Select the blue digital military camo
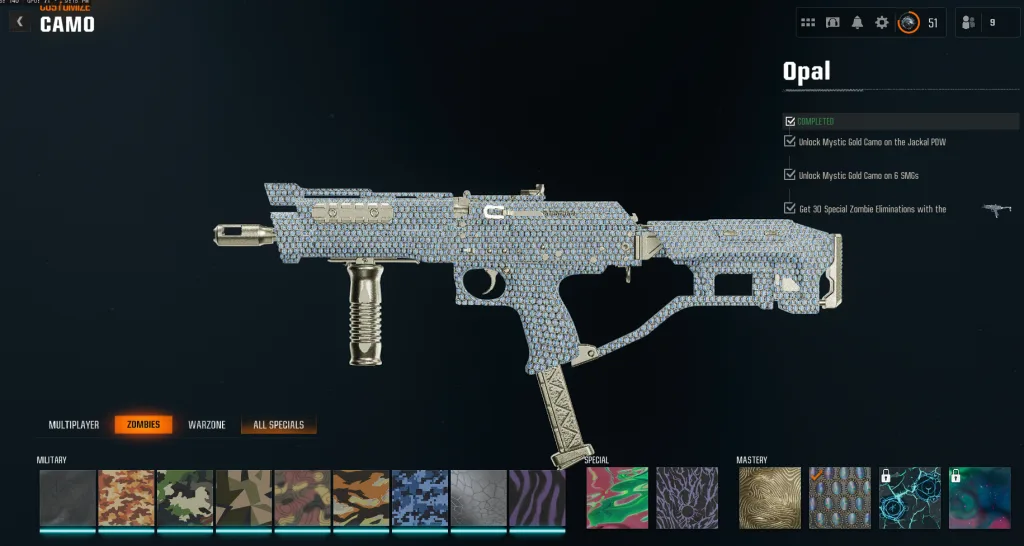Image resolution: width=1024 pixels, height=546 pixels. tap(420, 498)
